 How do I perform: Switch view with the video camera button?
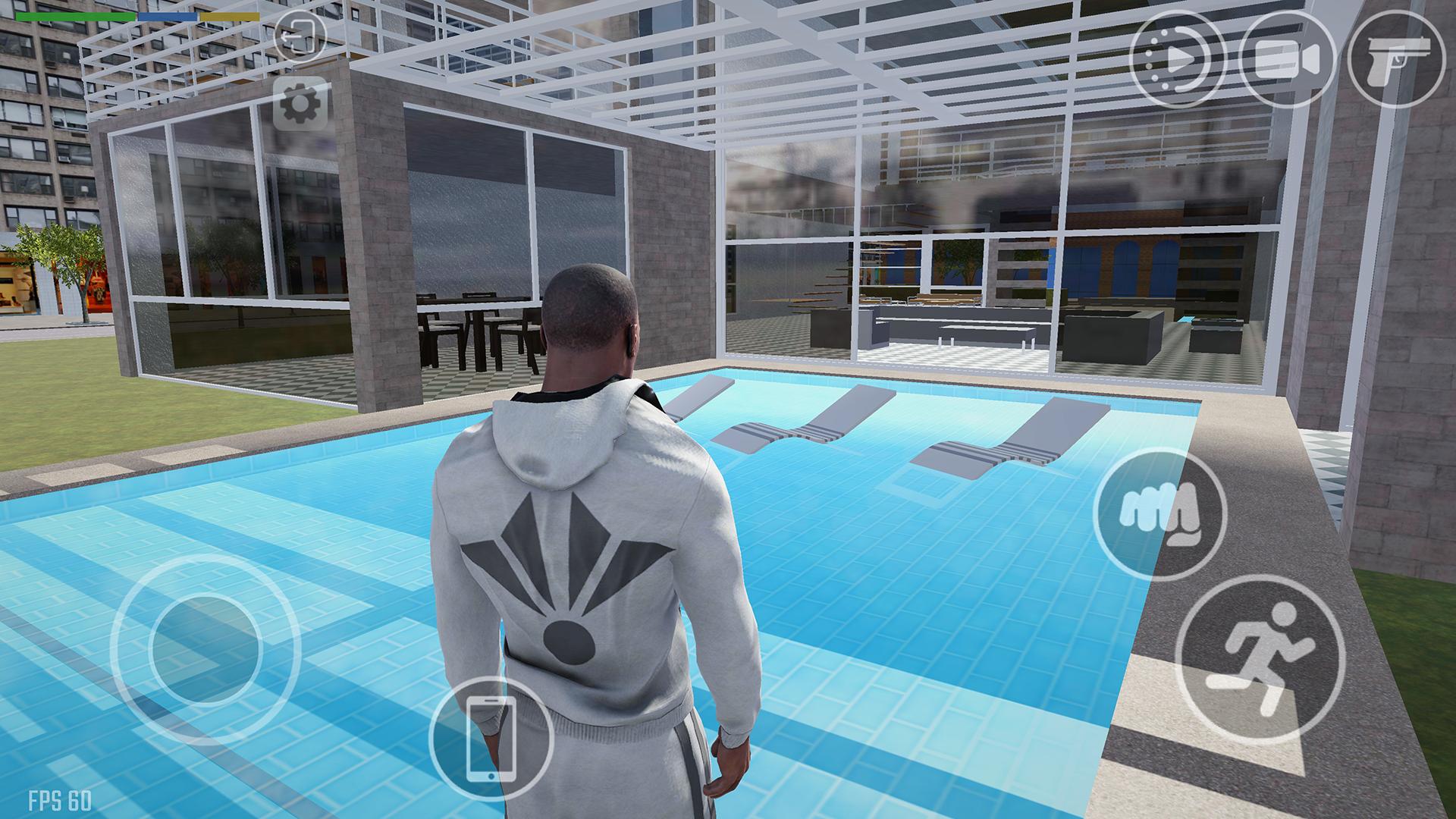[1288, 60]
